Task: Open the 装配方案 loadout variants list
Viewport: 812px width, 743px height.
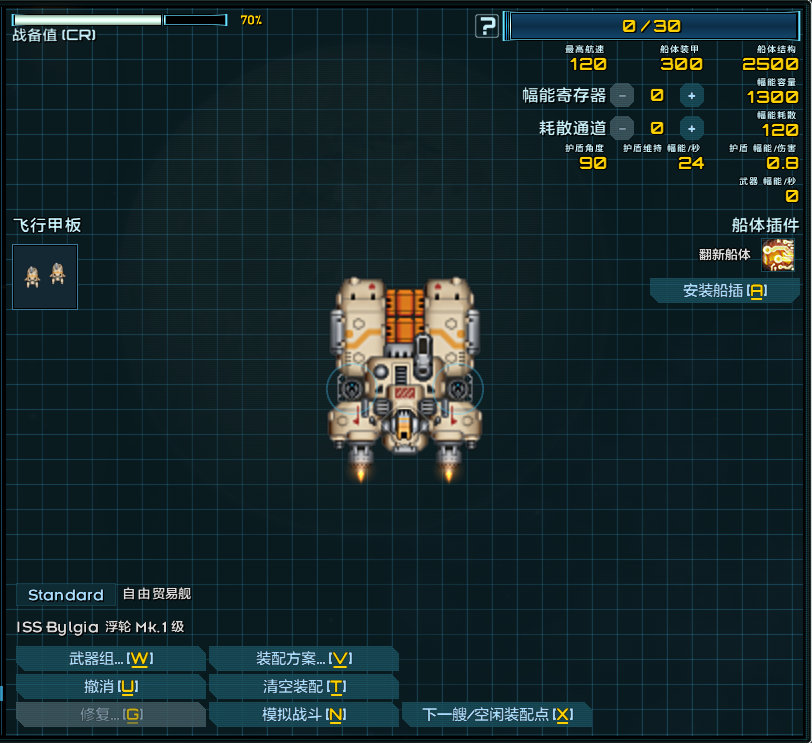Action: pos(303,659)
